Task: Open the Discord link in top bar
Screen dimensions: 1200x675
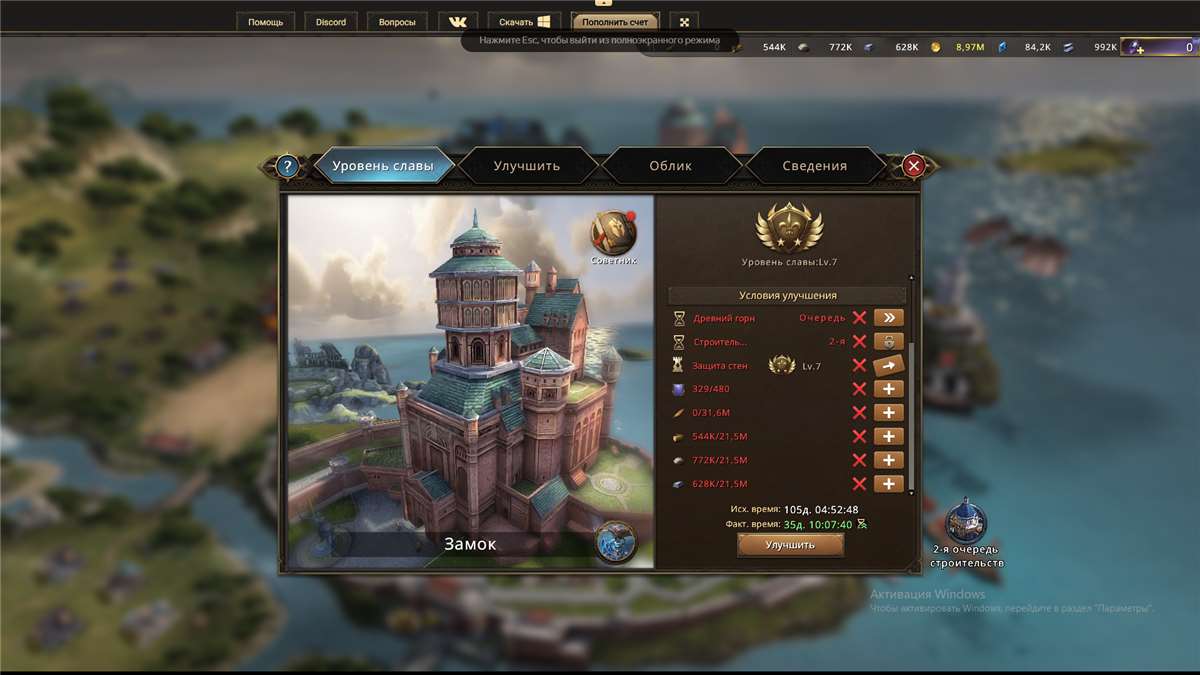Action: [331, 22]
